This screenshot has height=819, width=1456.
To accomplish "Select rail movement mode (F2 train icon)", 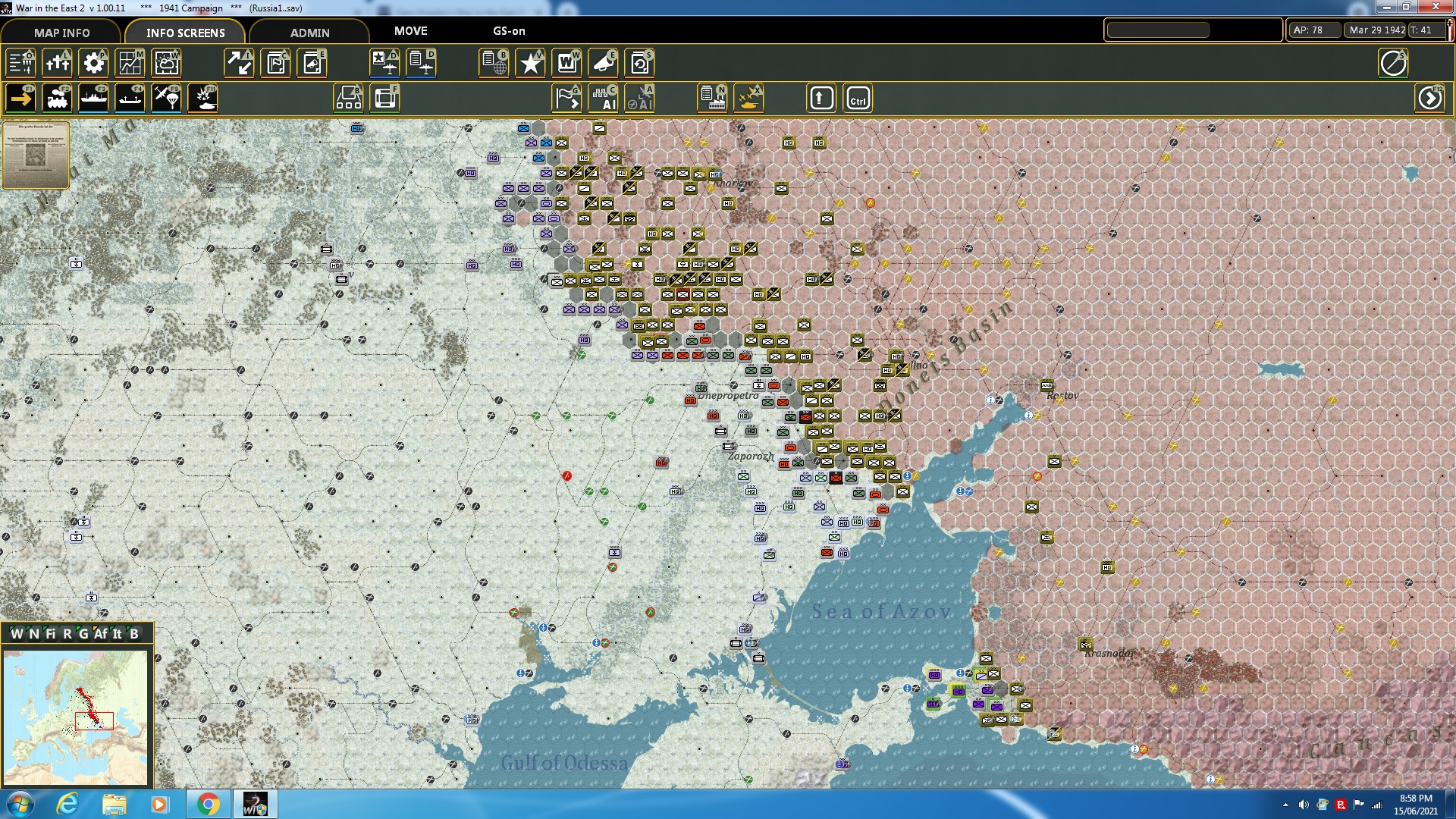I will coord(57,98).
